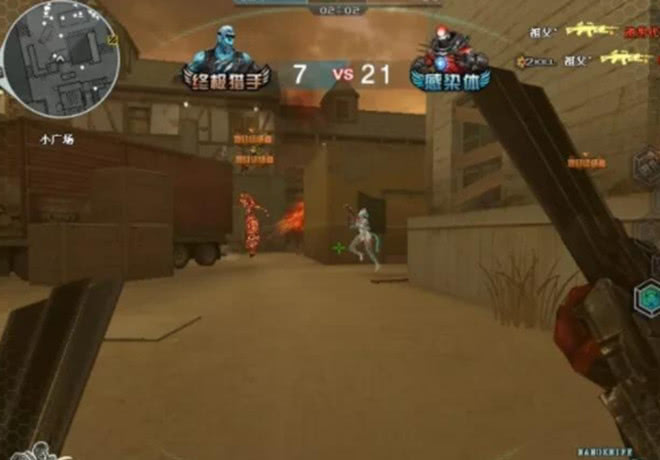
Task: Open the circular minimap
Action: coord(60,60)
